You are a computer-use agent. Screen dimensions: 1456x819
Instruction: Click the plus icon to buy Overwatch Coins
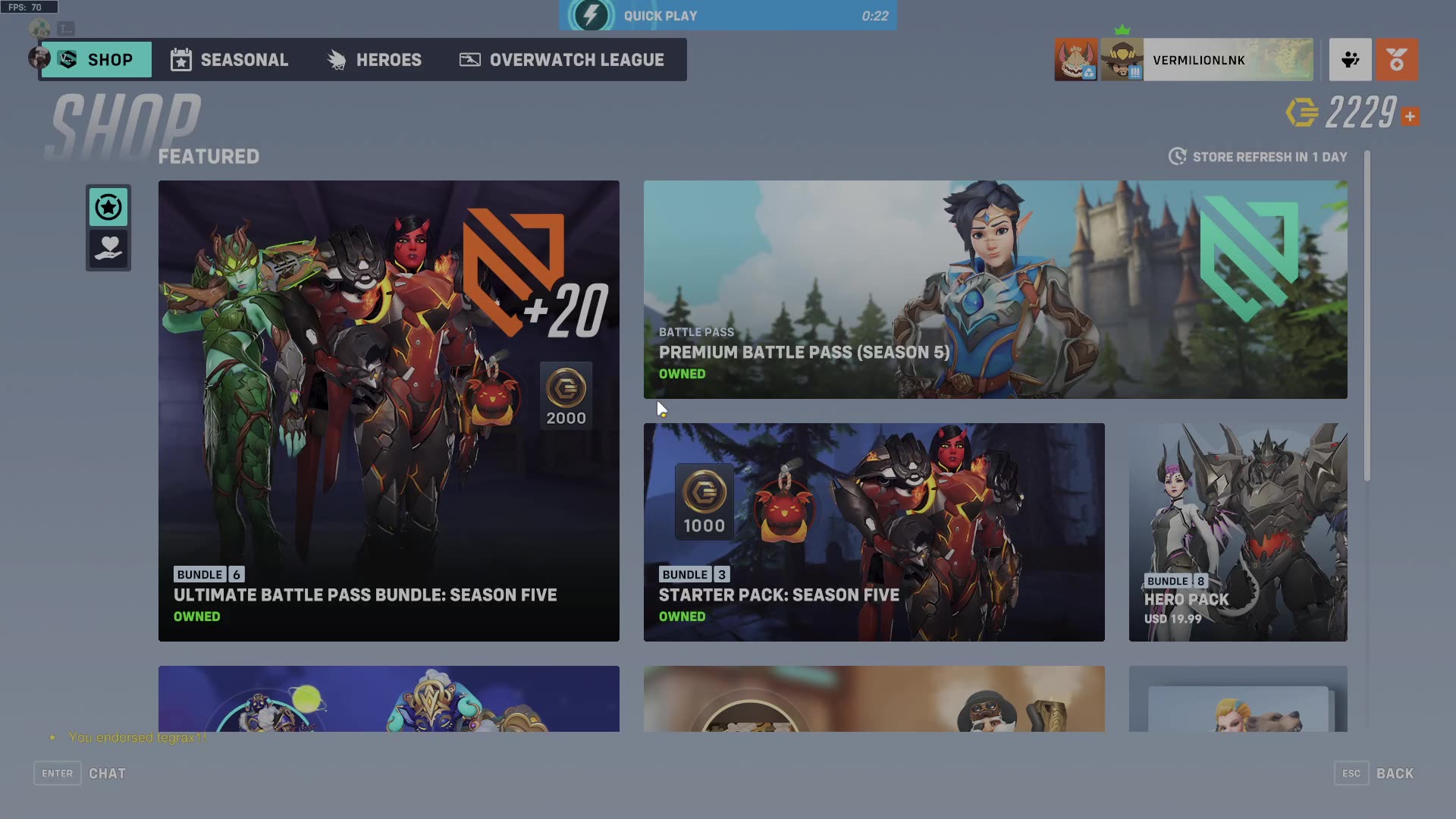point(1410,115)
